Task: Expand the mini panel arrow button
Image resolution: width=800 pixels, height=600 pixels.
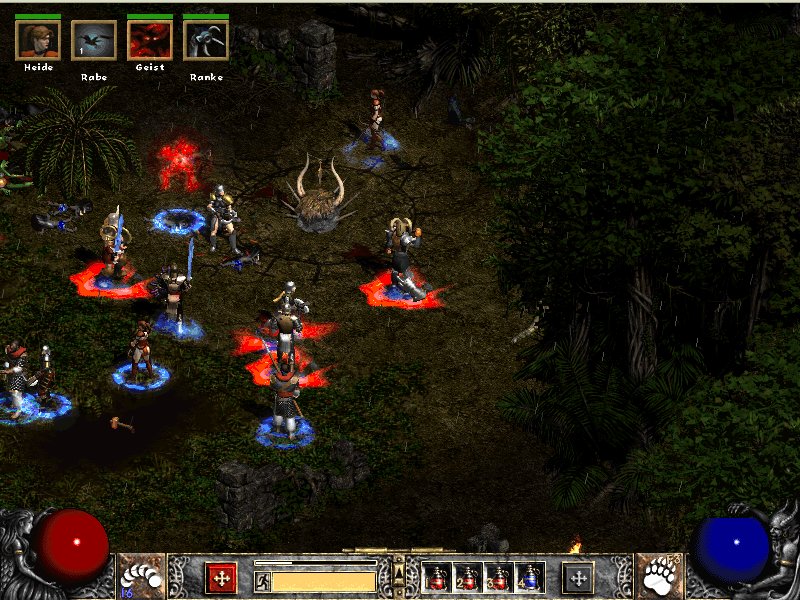Action: pyautogui.click(x=399, y=571)
